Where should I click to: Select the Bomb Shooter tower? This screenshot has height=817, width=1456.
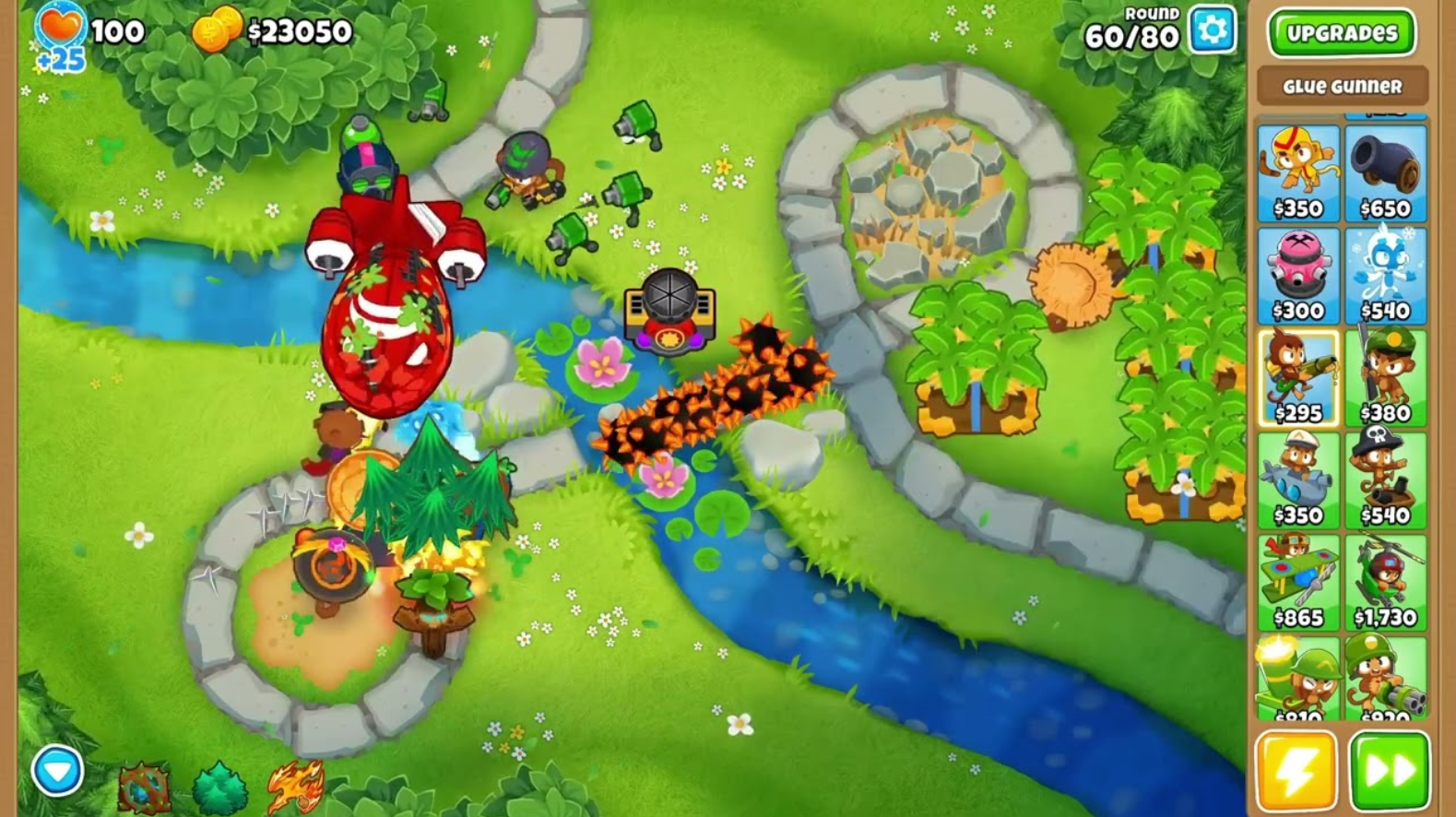[1386, 171]
